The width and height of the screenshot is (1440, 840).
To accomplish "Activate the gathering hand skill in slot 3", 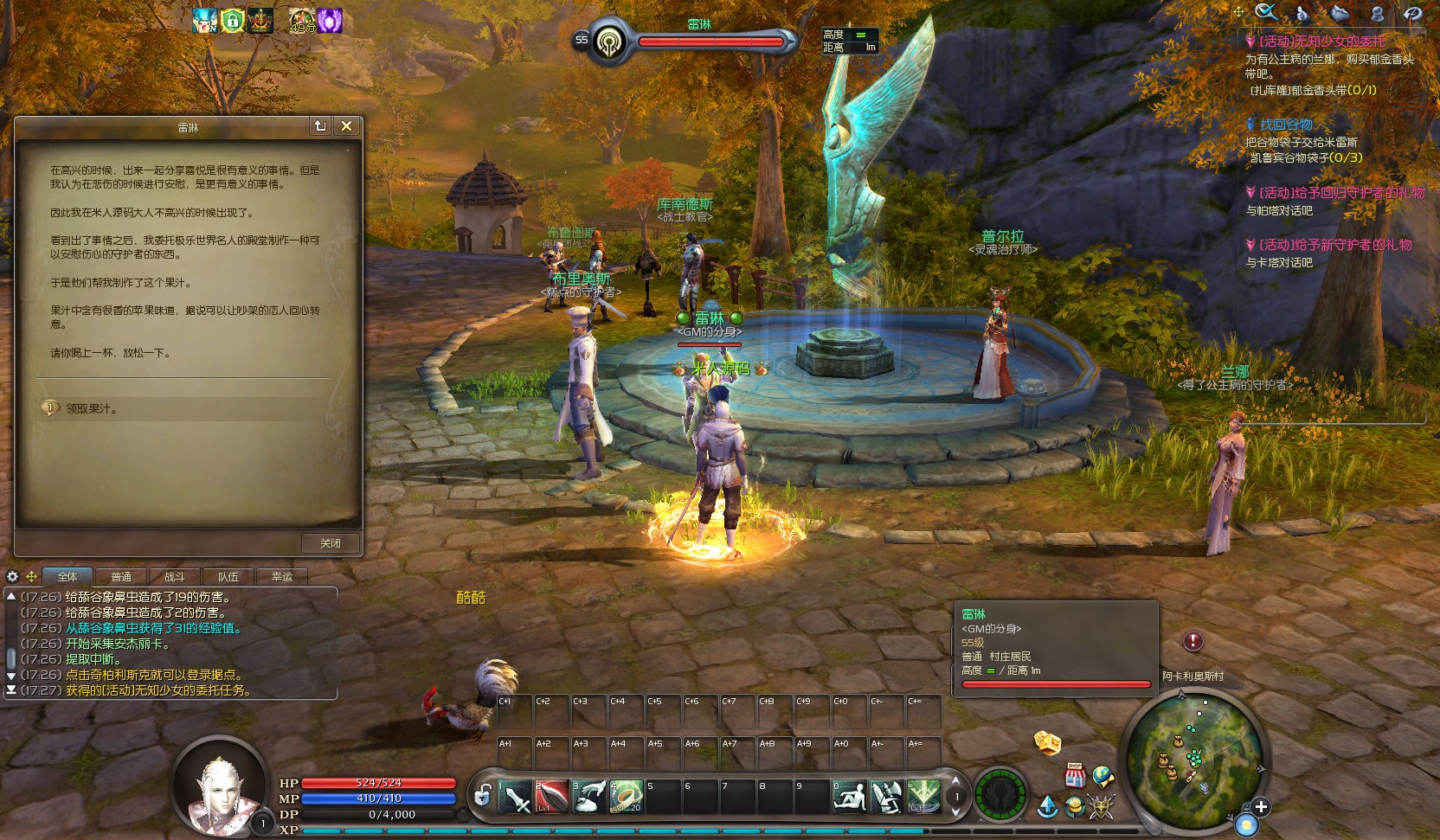I will pyautogui.click(x=589, y=797).
